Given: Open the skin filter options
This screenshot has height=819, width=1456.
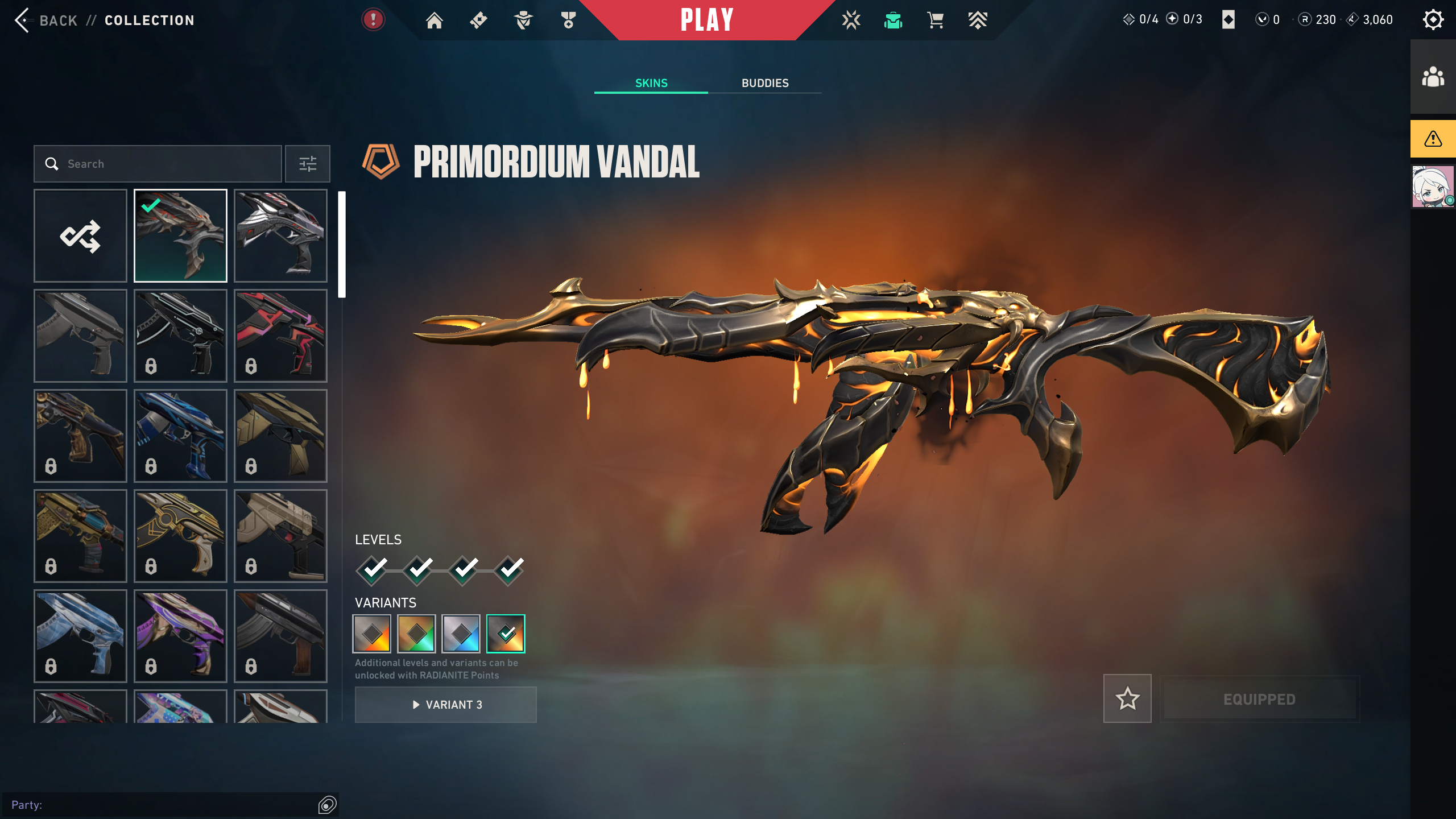Looking at the screenshot, I should coord(308,164).
